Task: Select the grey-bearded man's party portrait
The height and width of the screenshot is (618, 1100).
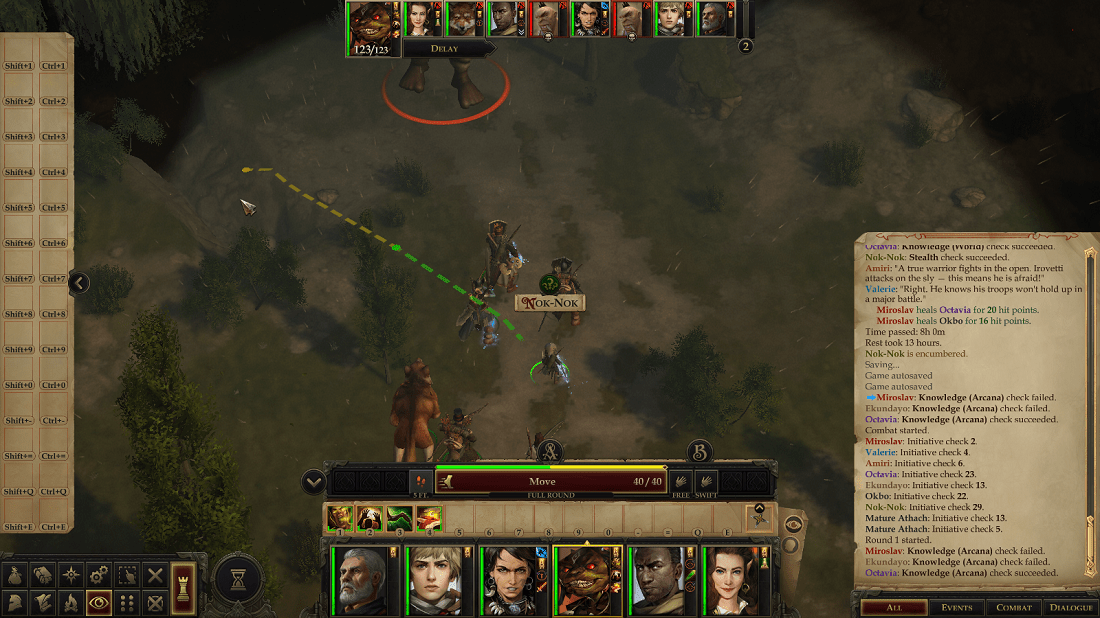Action: 357,581
